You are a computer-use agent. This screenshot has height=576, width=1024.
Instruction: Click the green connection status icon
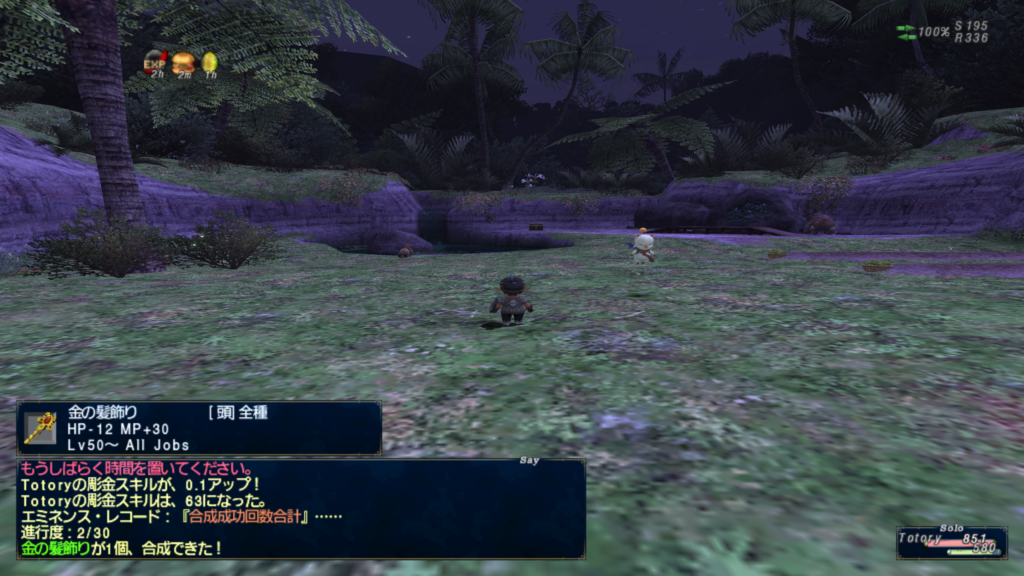point(905,32)
